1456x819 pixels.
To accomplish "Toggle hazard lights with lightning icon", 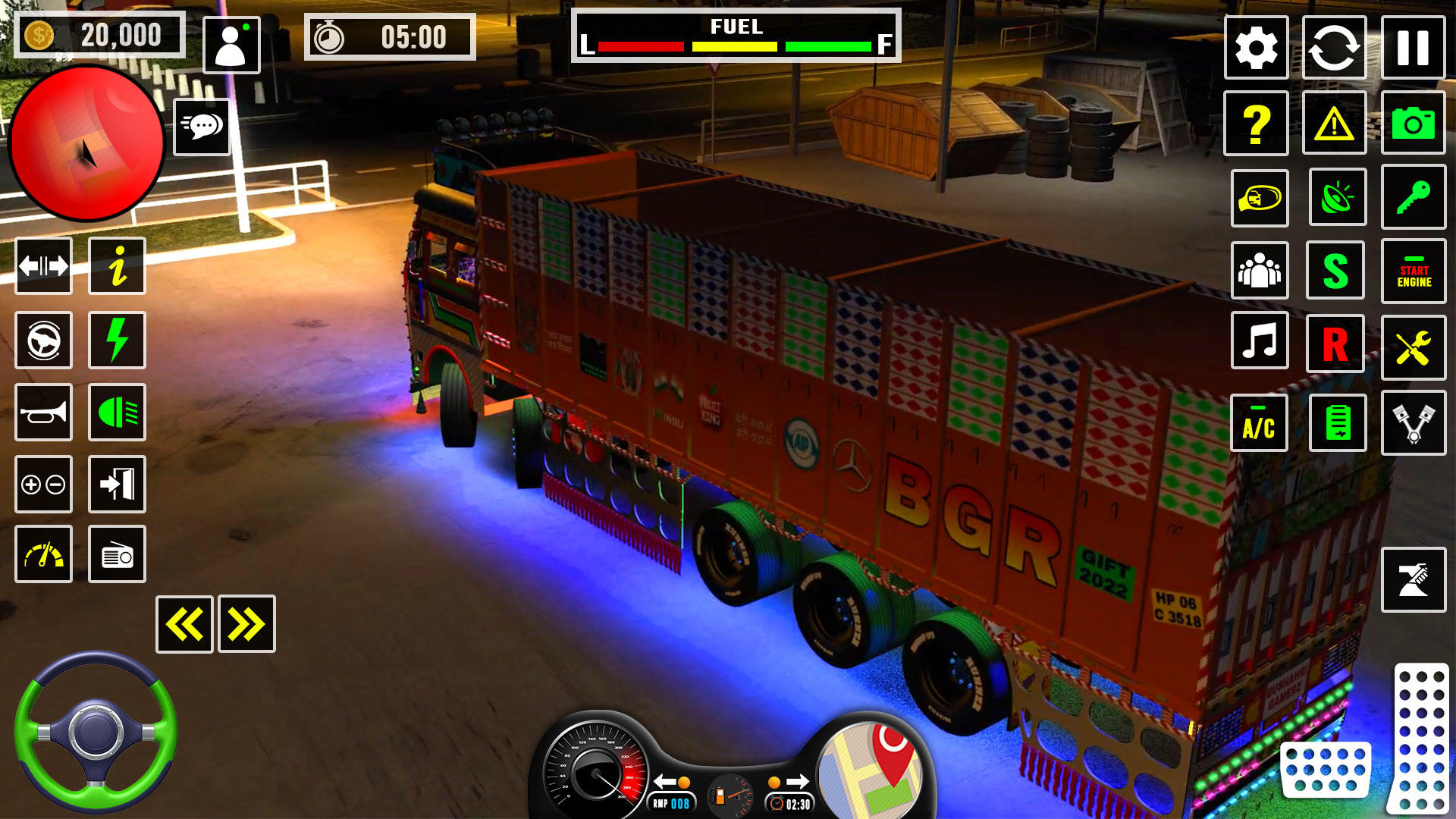I will [116, 341].
